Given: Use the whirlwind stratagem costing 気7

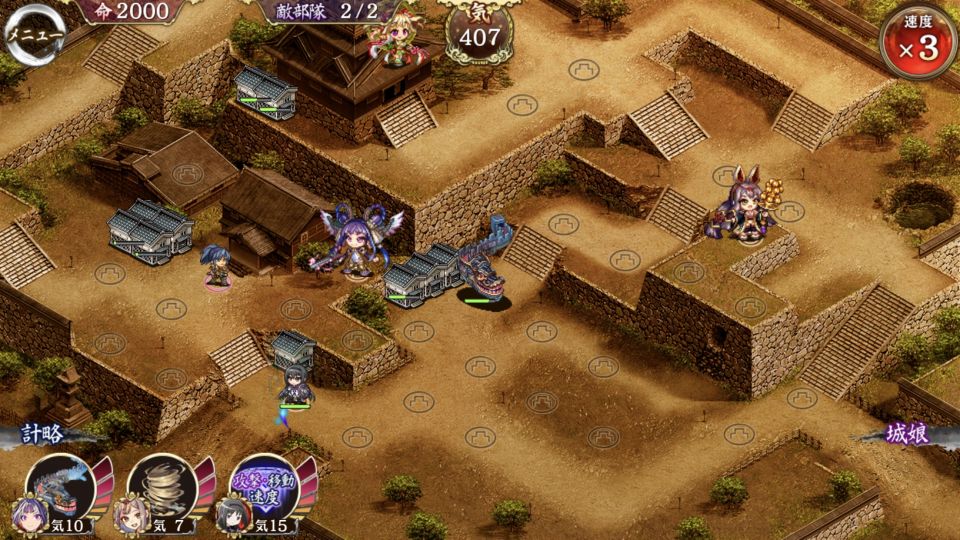Looking at the screenshot, I should [163, 487].
